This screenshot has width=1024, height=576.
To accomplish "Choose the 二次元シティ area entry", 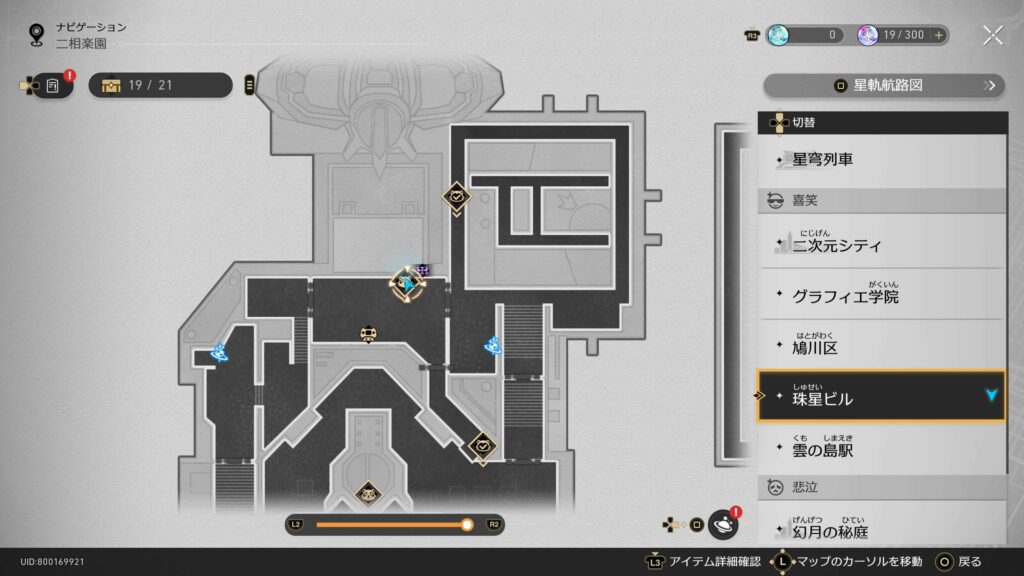I will click(880, 244).
